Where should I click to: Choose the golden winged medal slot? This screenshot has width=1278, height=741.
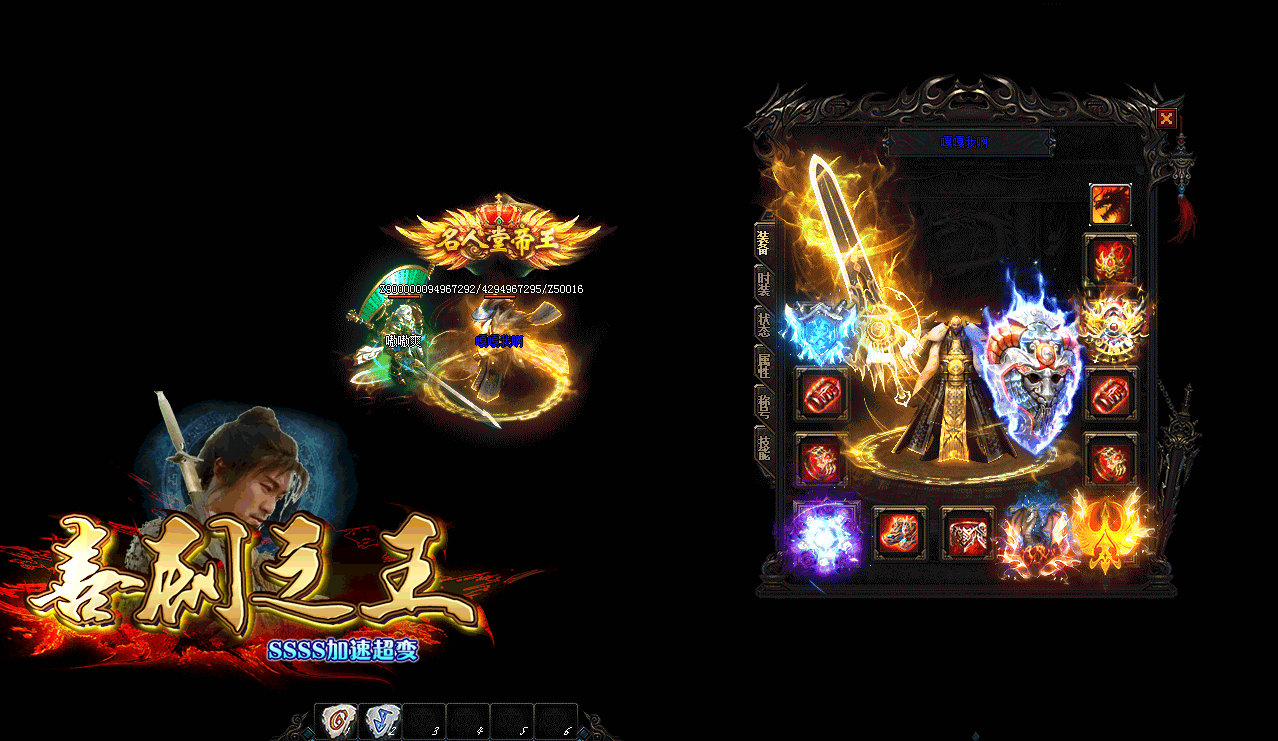(1110, 326)
